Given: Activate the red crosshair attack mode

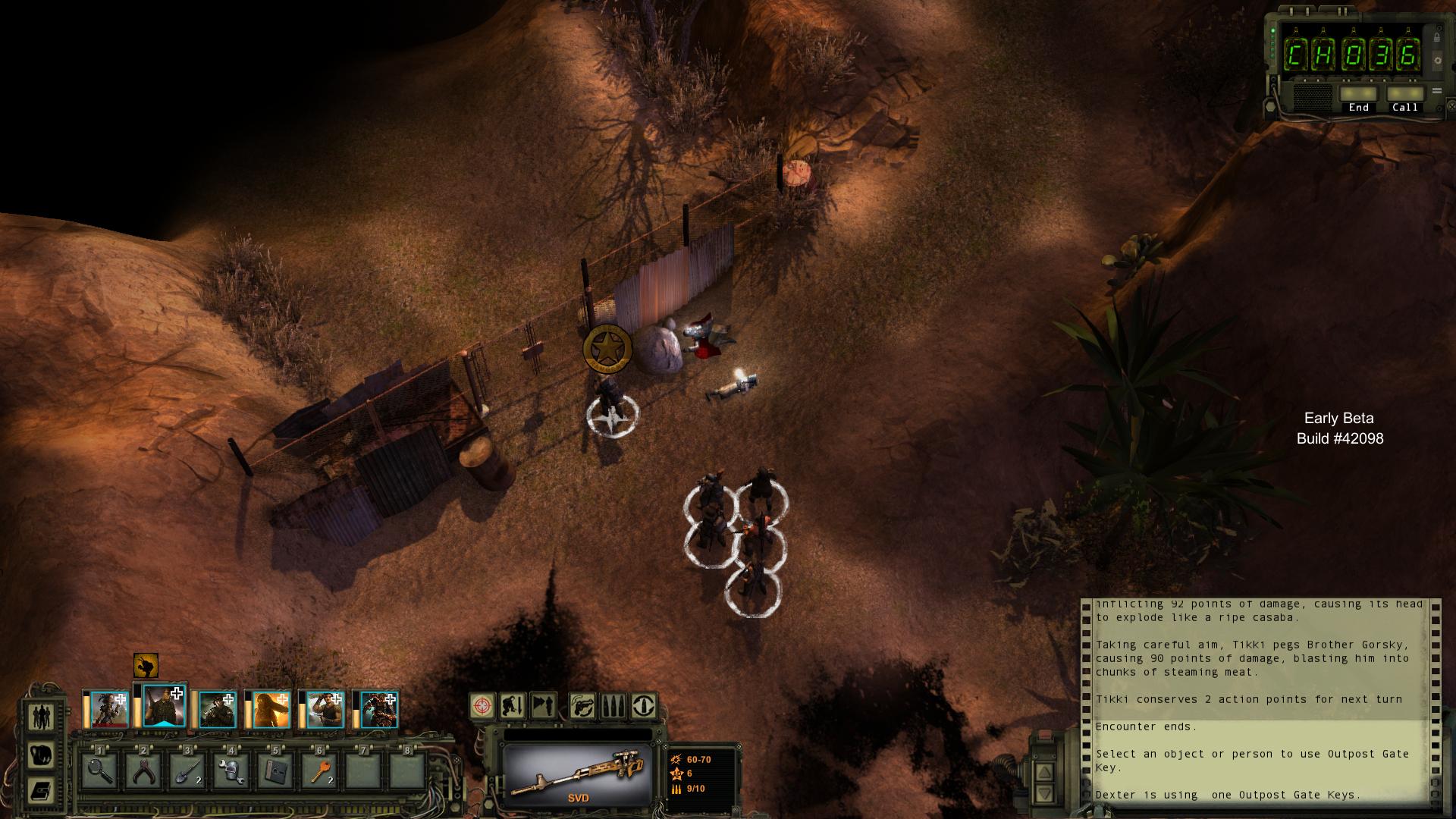Looking at the screenshot, I should 482,706.
